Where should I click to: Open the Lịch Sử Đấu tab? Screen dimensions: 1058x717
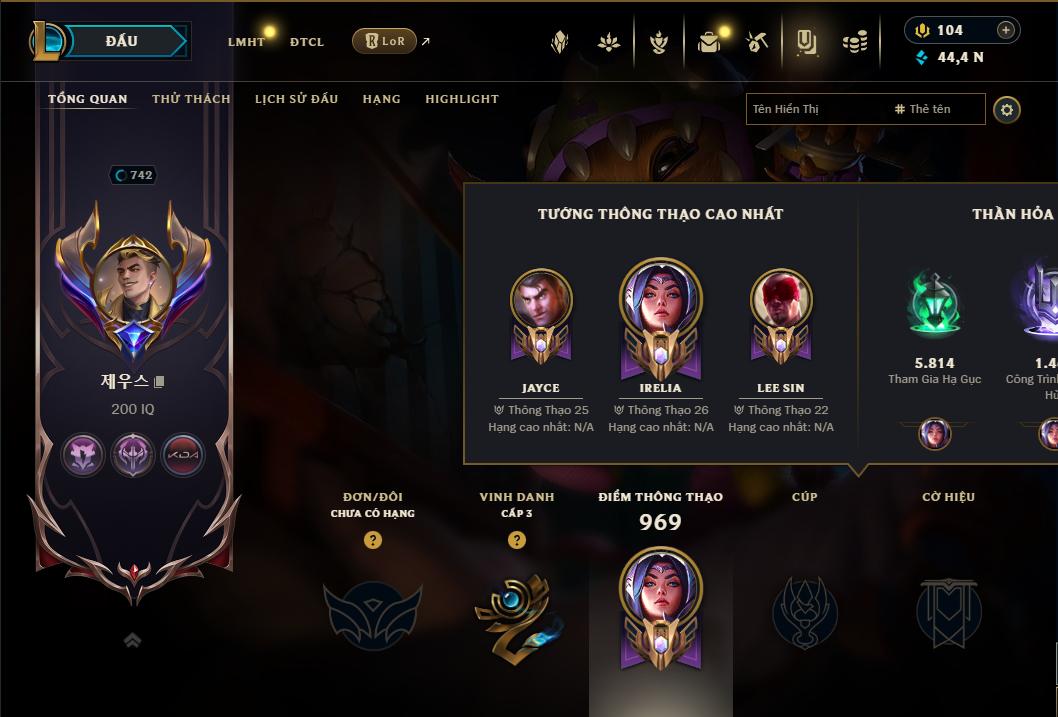point(296,99)
